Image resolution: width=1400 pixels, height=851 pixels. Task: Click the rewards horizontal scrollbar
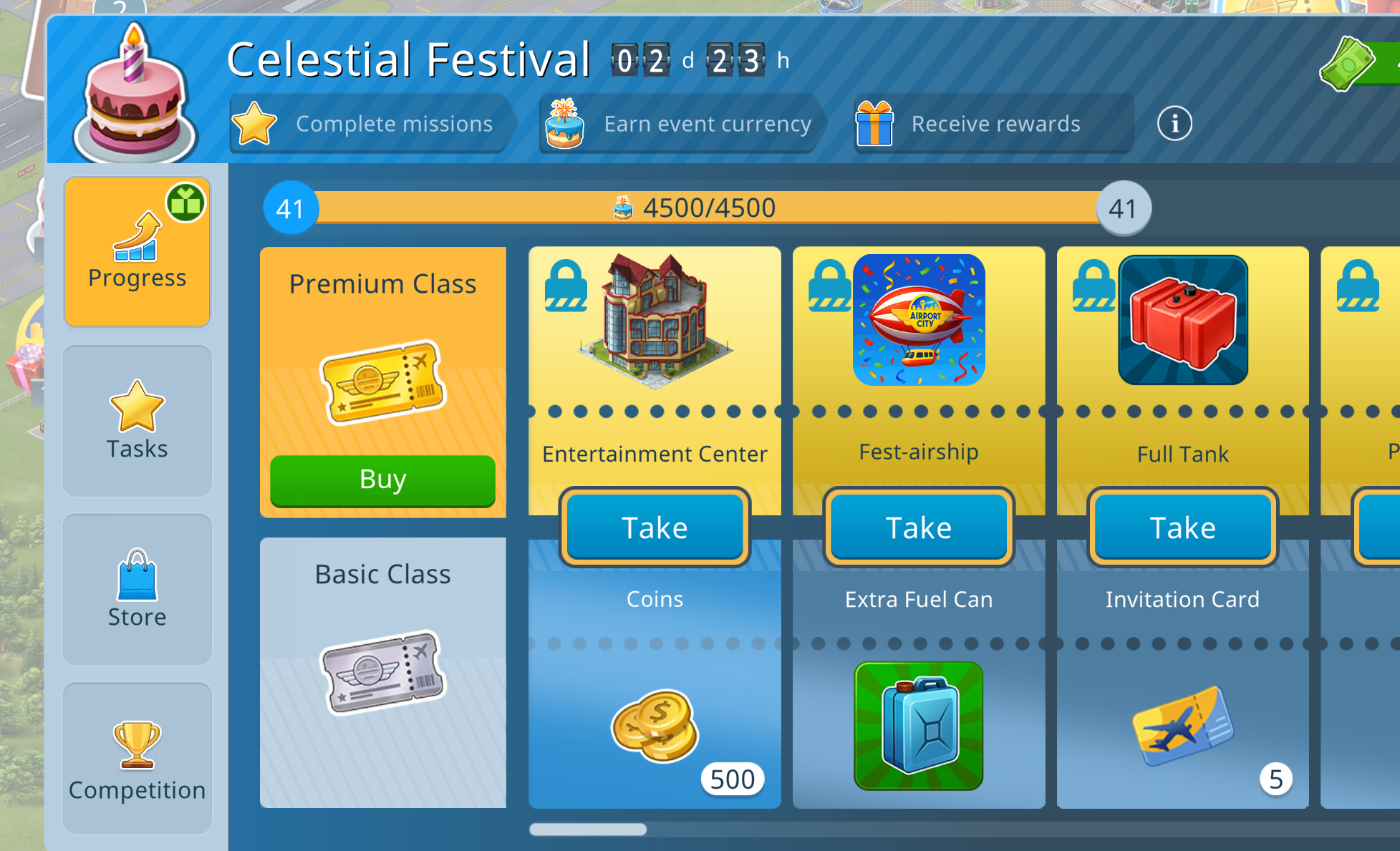point(588,830)
